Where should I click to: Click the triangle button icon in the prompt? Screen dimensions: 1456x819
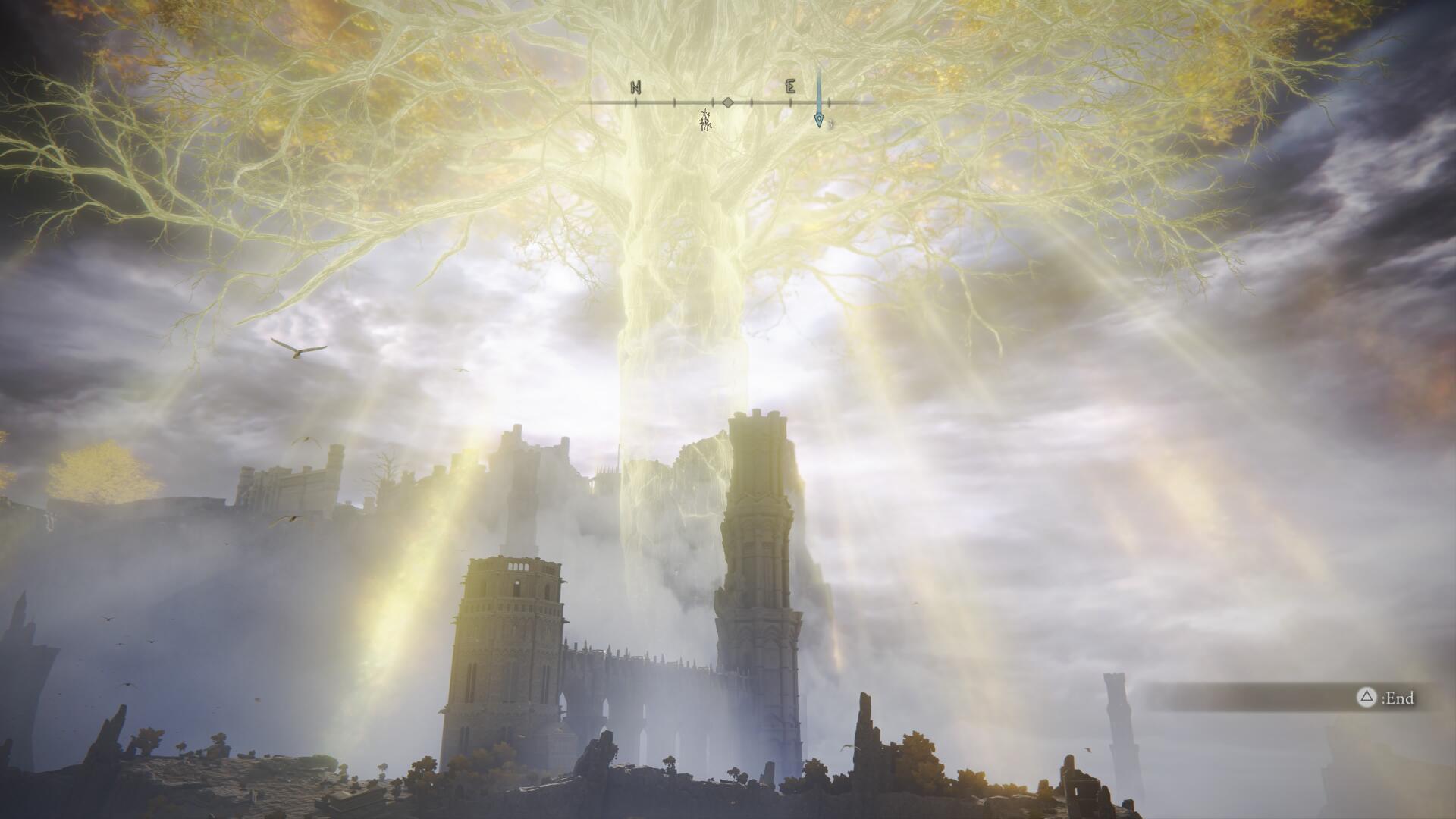[1367, 695]
